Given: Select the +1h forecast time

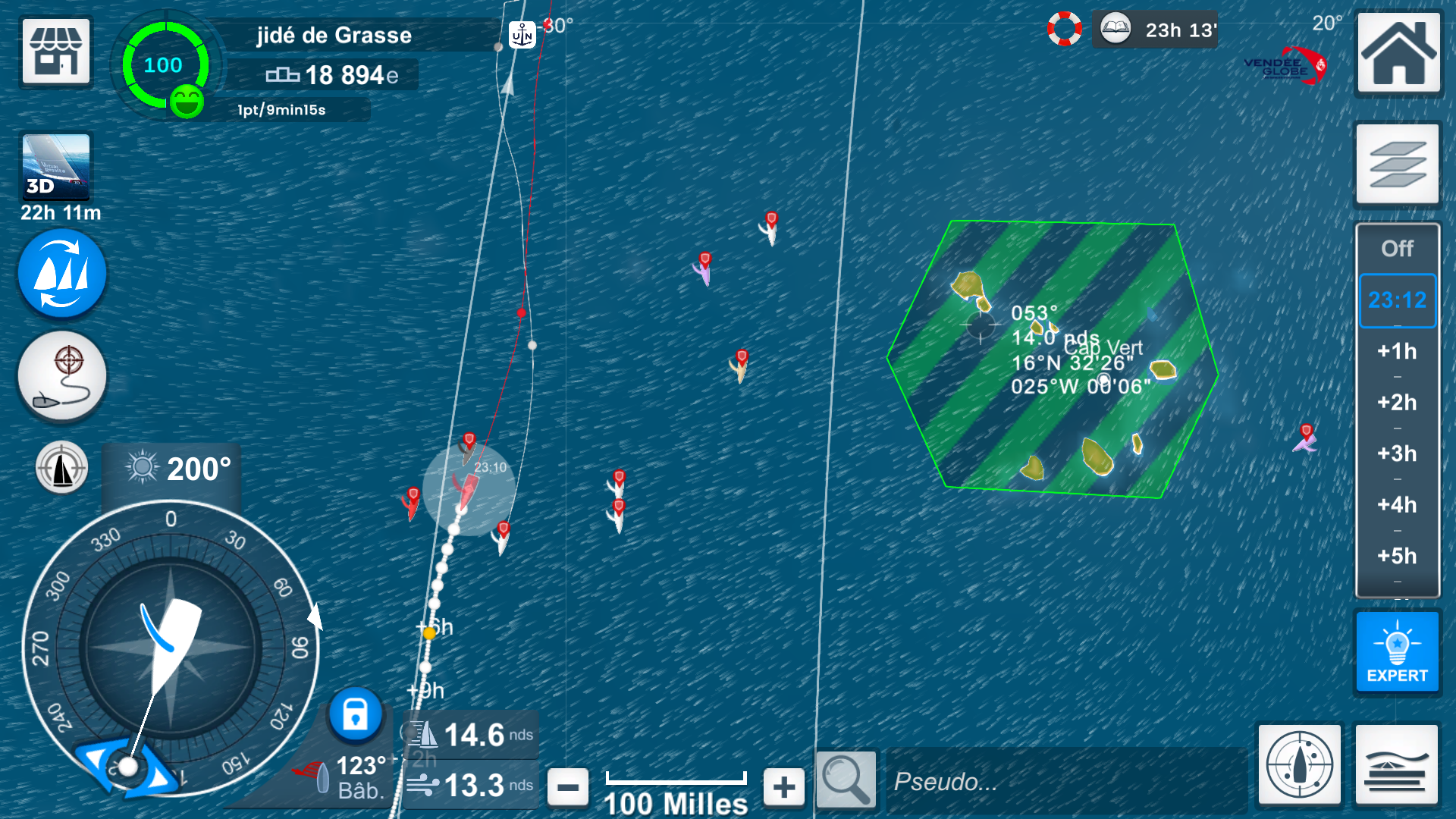Looking at the screenshot, I should click(x=1397, y=351).
